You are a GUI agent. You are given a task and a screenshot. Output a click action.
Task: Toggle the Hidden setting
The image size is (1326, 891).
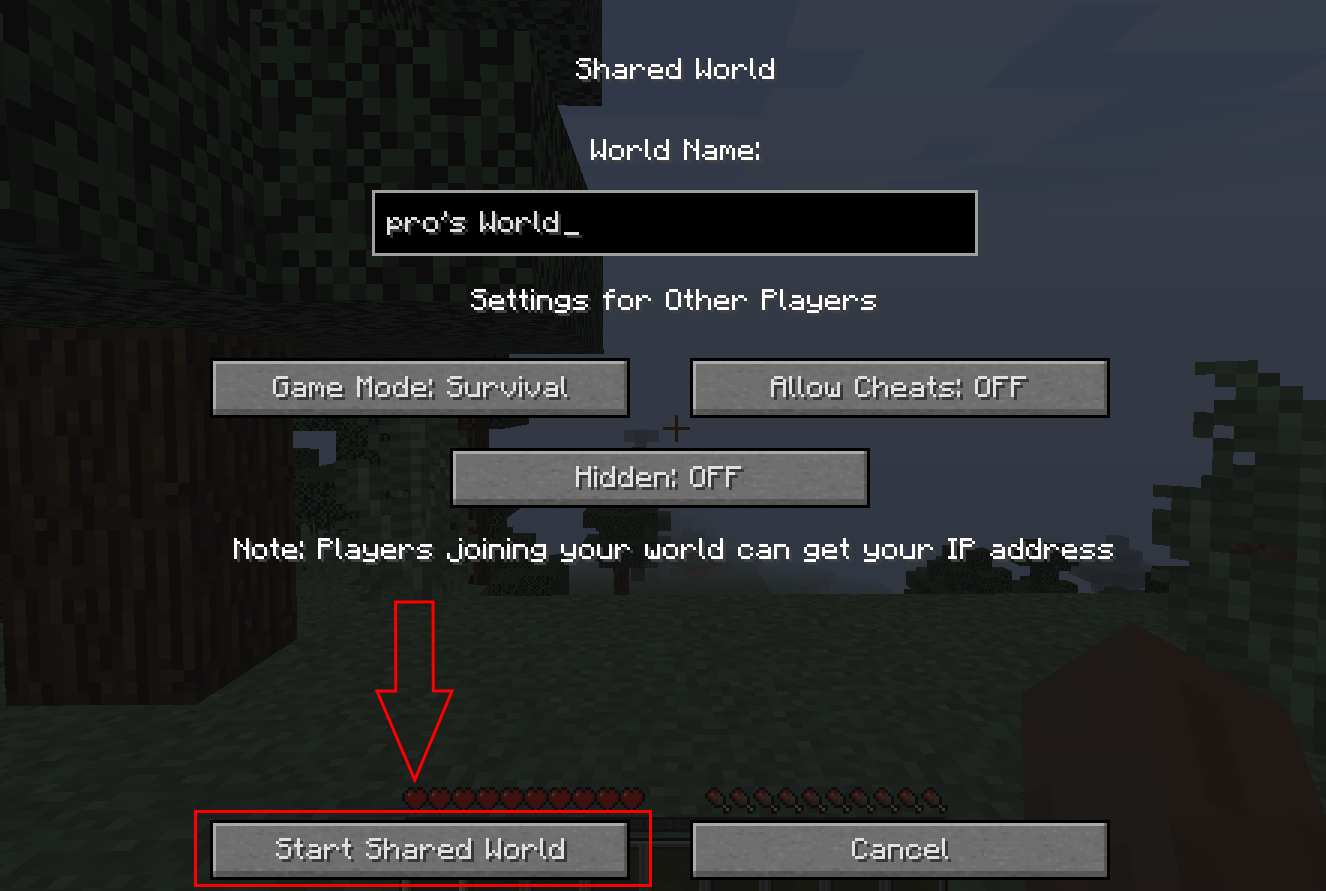click(x=660, y=478)
